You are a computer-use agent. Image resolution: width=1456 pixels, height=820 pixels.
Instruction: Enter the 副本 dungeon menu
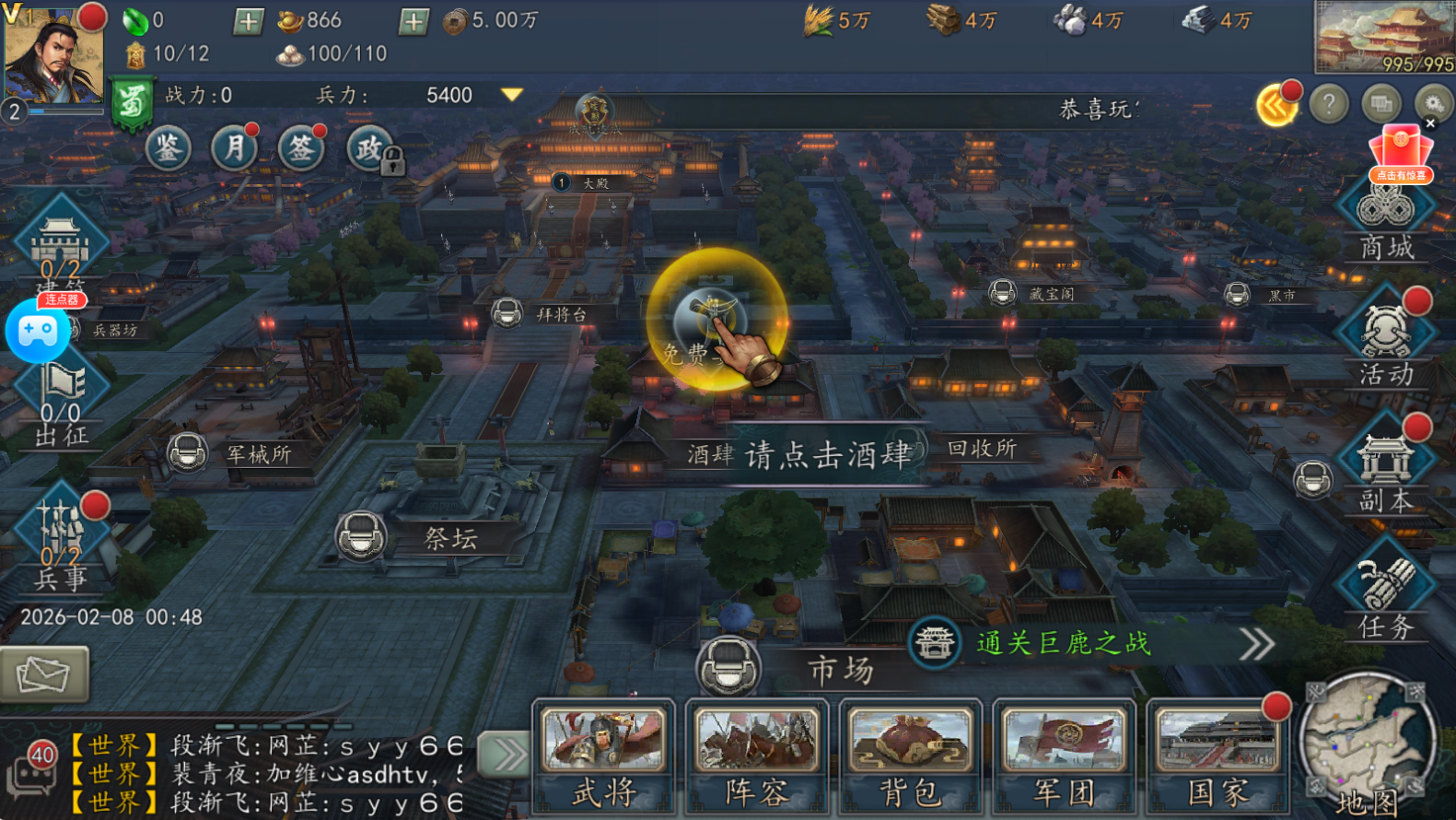coord(1386,468)
